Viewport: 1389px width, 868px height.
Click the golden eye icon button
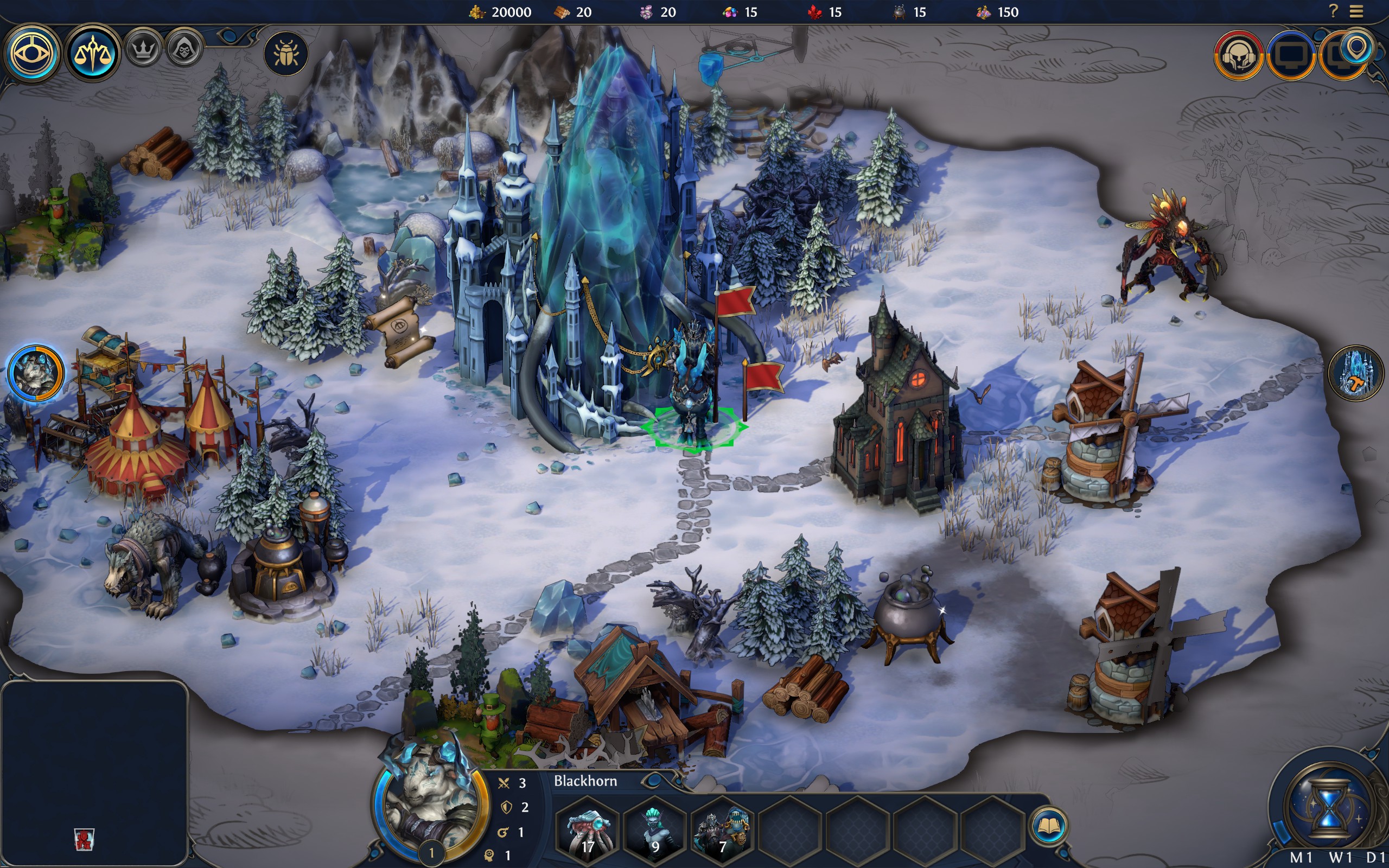click(x=32, y=54)
